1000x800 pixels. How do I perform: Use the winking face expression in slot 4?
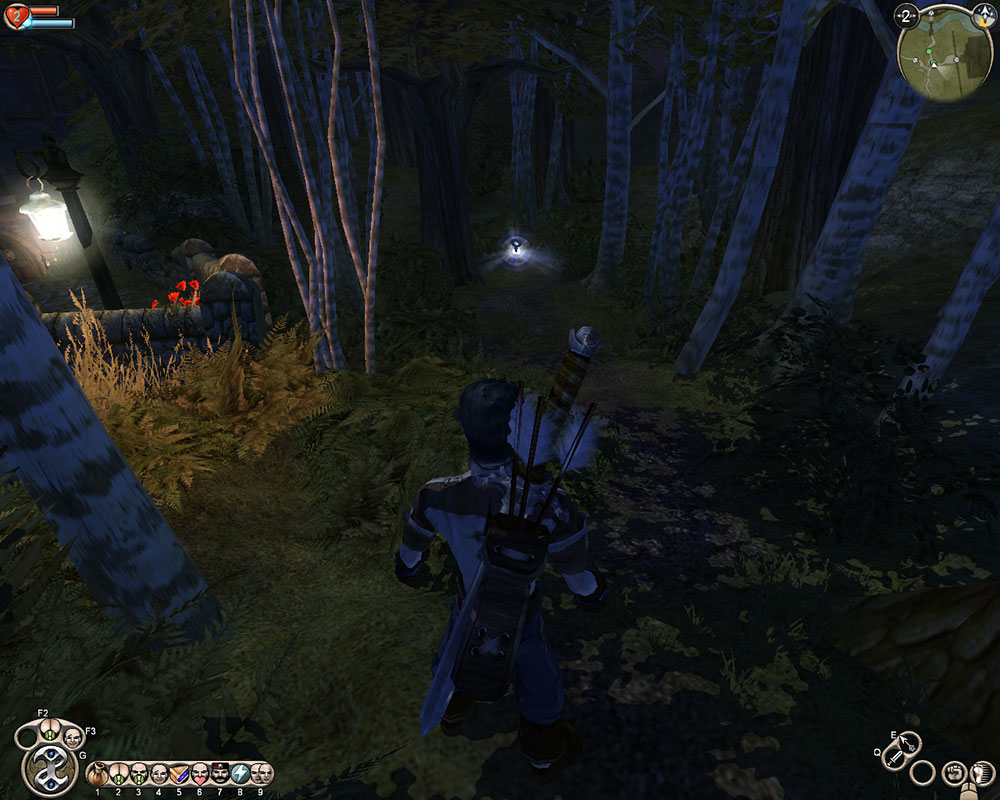tap(158, 773)
